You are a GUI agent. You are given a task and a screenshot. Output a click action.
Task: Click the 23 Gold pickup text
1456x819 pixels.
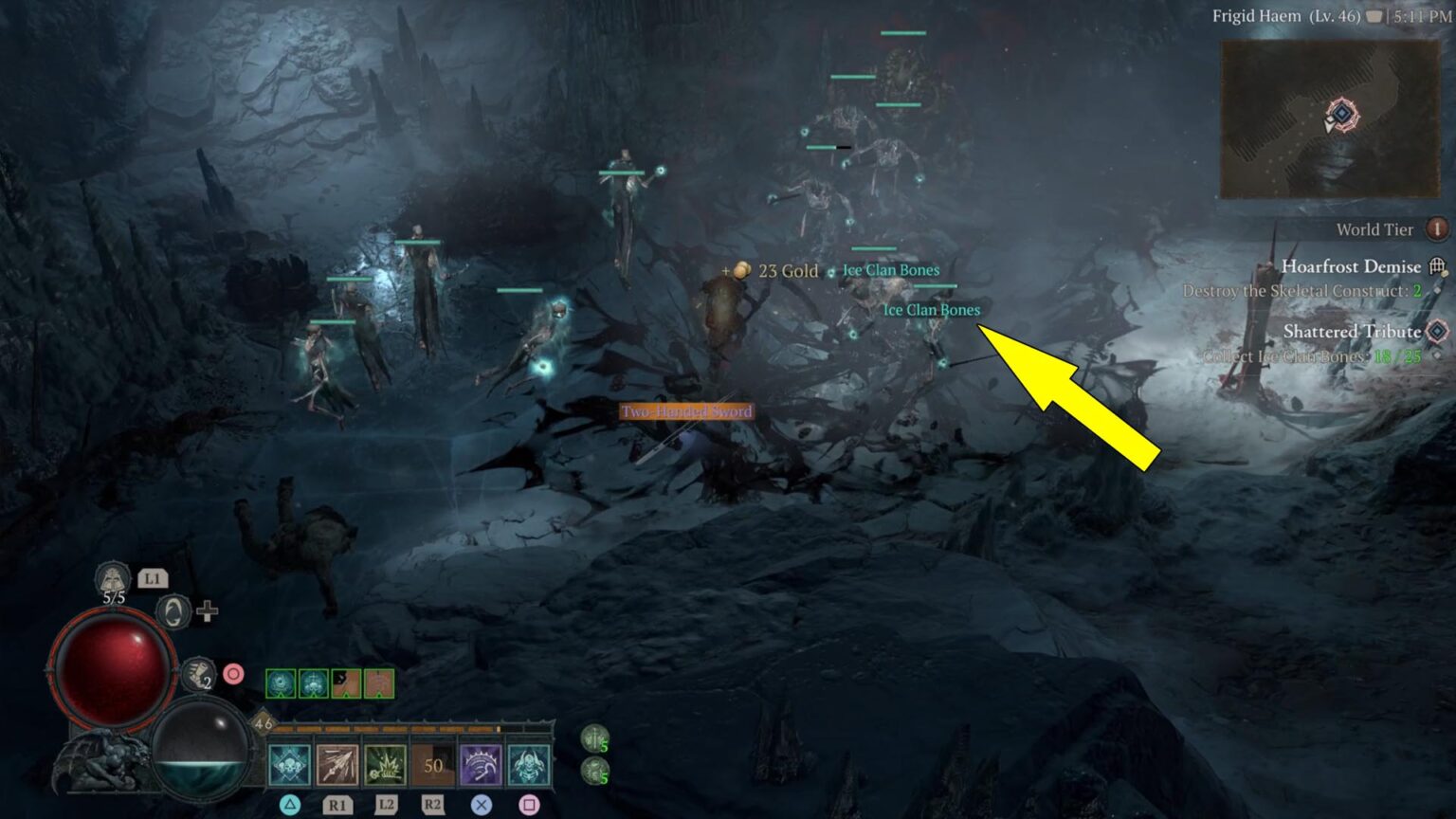click(787, 271)
